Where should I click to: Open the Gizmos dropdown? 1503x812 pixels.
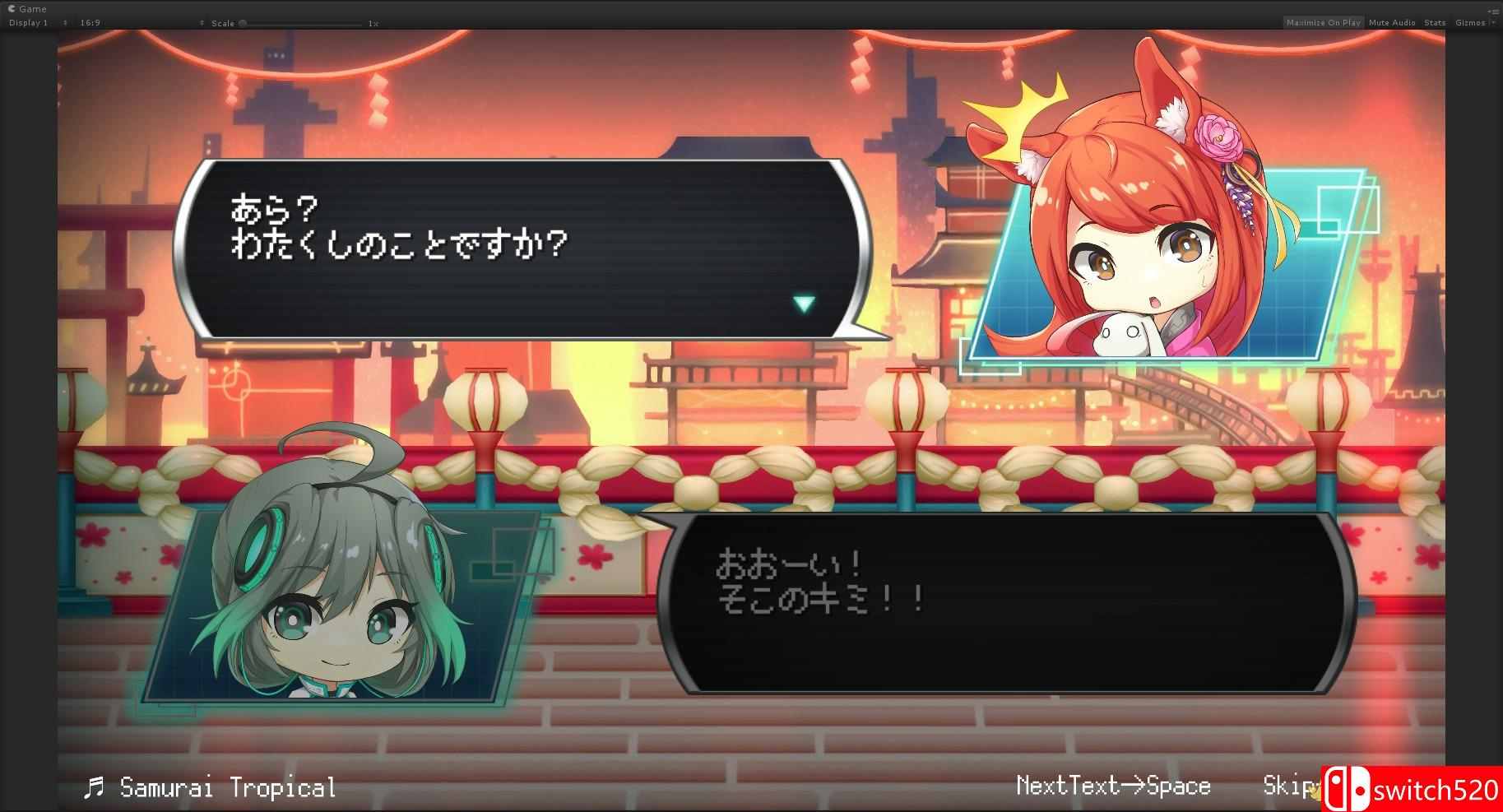[1472, 22]
